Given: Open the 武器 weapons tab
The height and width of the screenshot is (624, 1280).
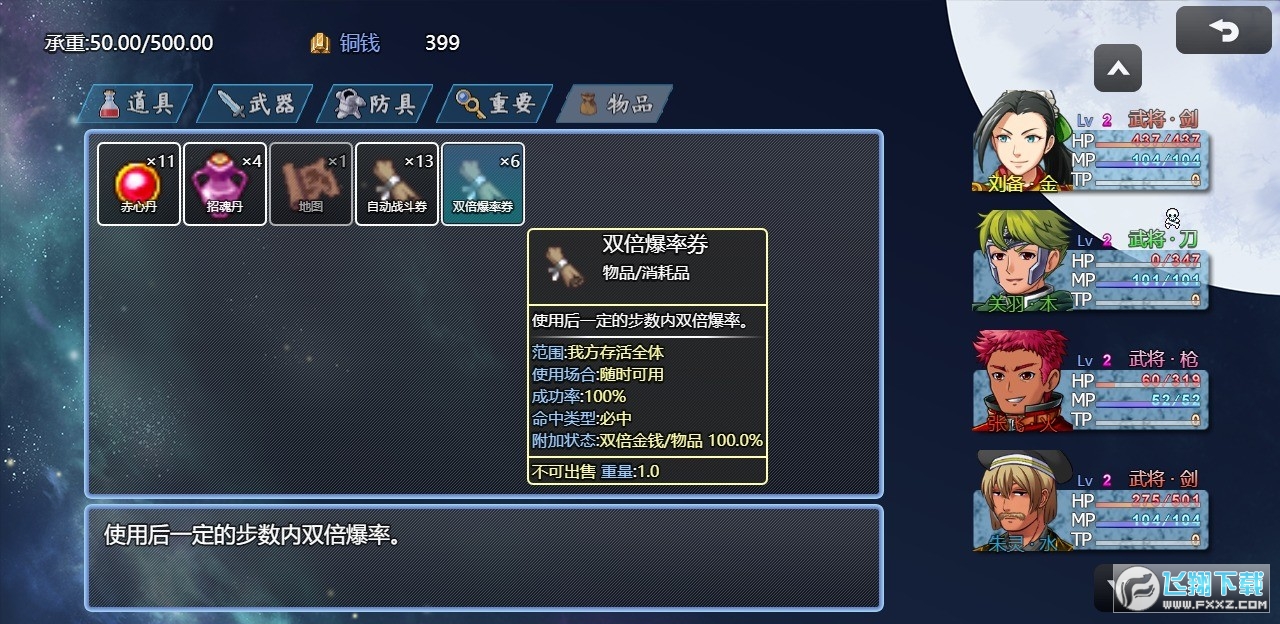Looking at the screenshot, I should [x=256, y=103].
